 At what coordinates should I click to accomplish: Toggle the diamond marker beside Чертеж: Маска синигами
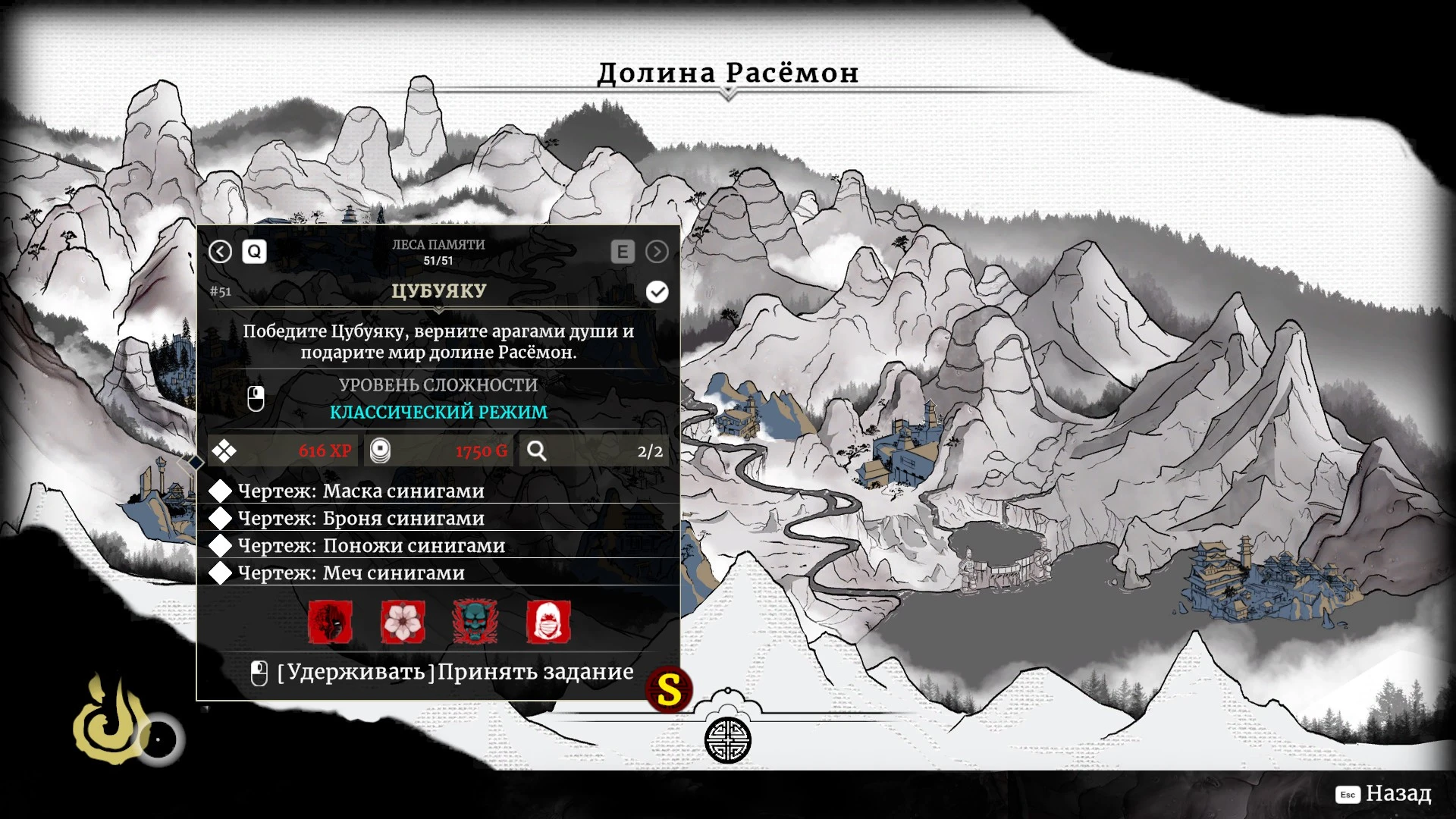(221, 491)
